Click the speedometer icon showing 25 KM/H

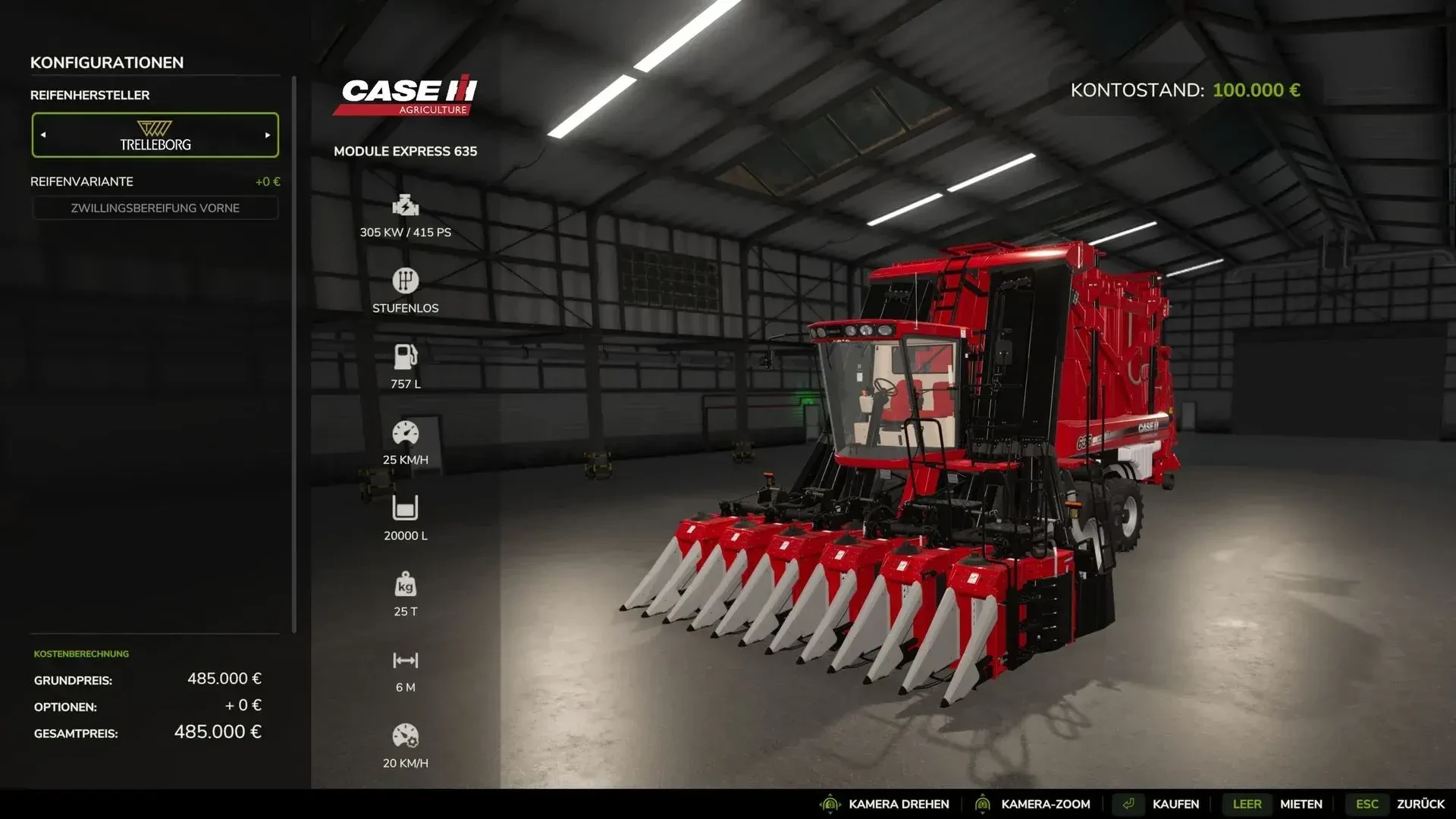click(406, 434)
